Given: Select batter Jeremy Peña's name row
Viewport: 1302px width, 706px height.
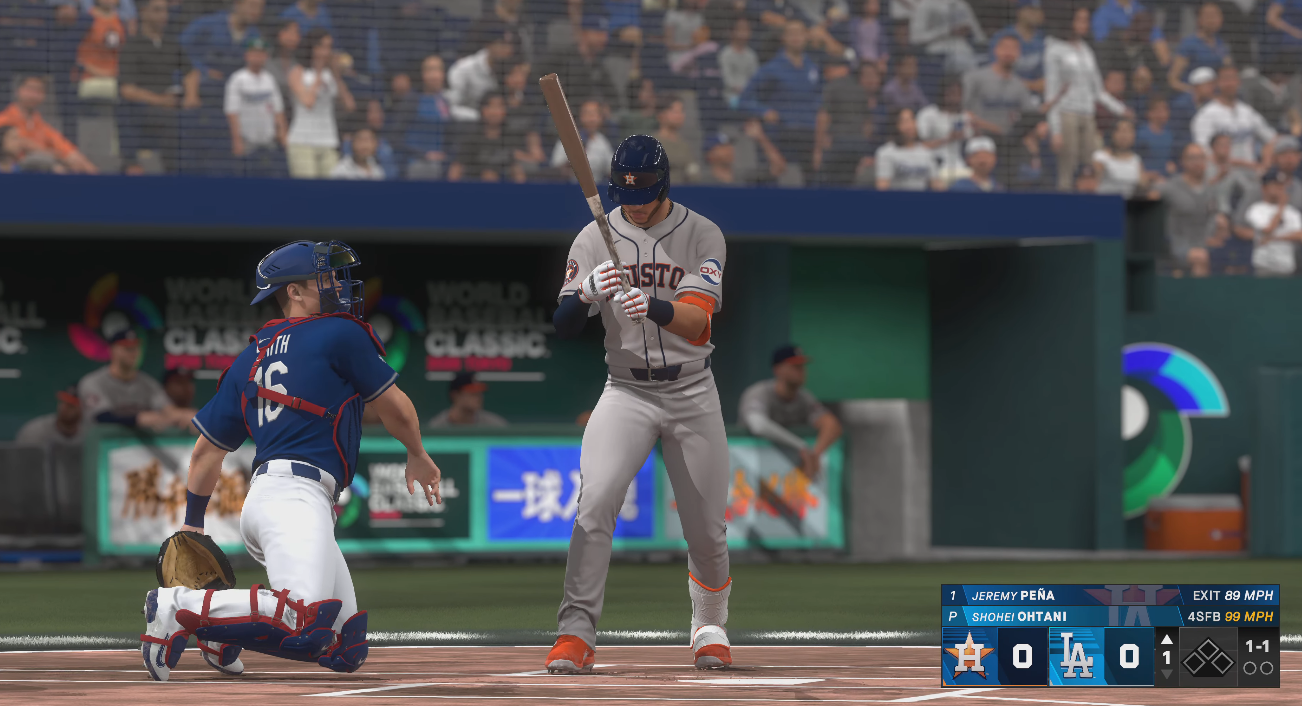Looking at the screenshot, I should pyautogui.click(x=1012, y=595).
